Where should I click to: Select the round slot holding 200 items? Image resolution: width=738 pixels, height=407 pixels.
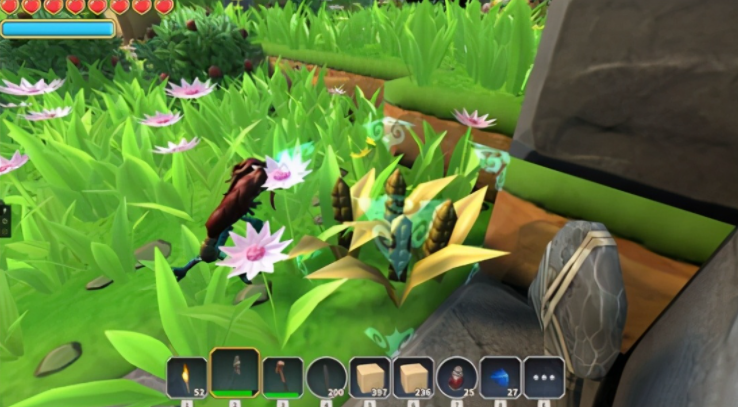point(327,378)
